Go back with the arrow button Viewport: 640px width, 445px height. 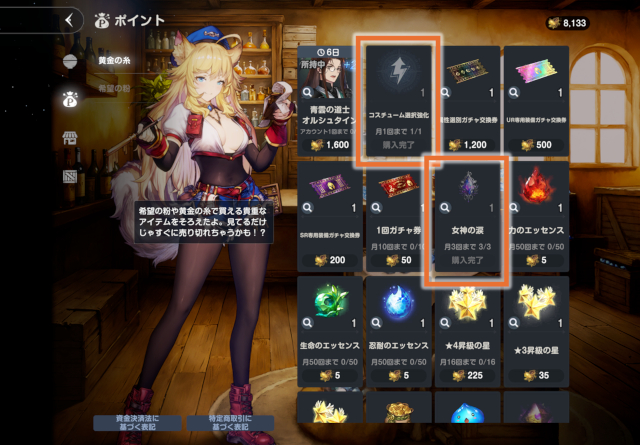click(x=69, y=19)
